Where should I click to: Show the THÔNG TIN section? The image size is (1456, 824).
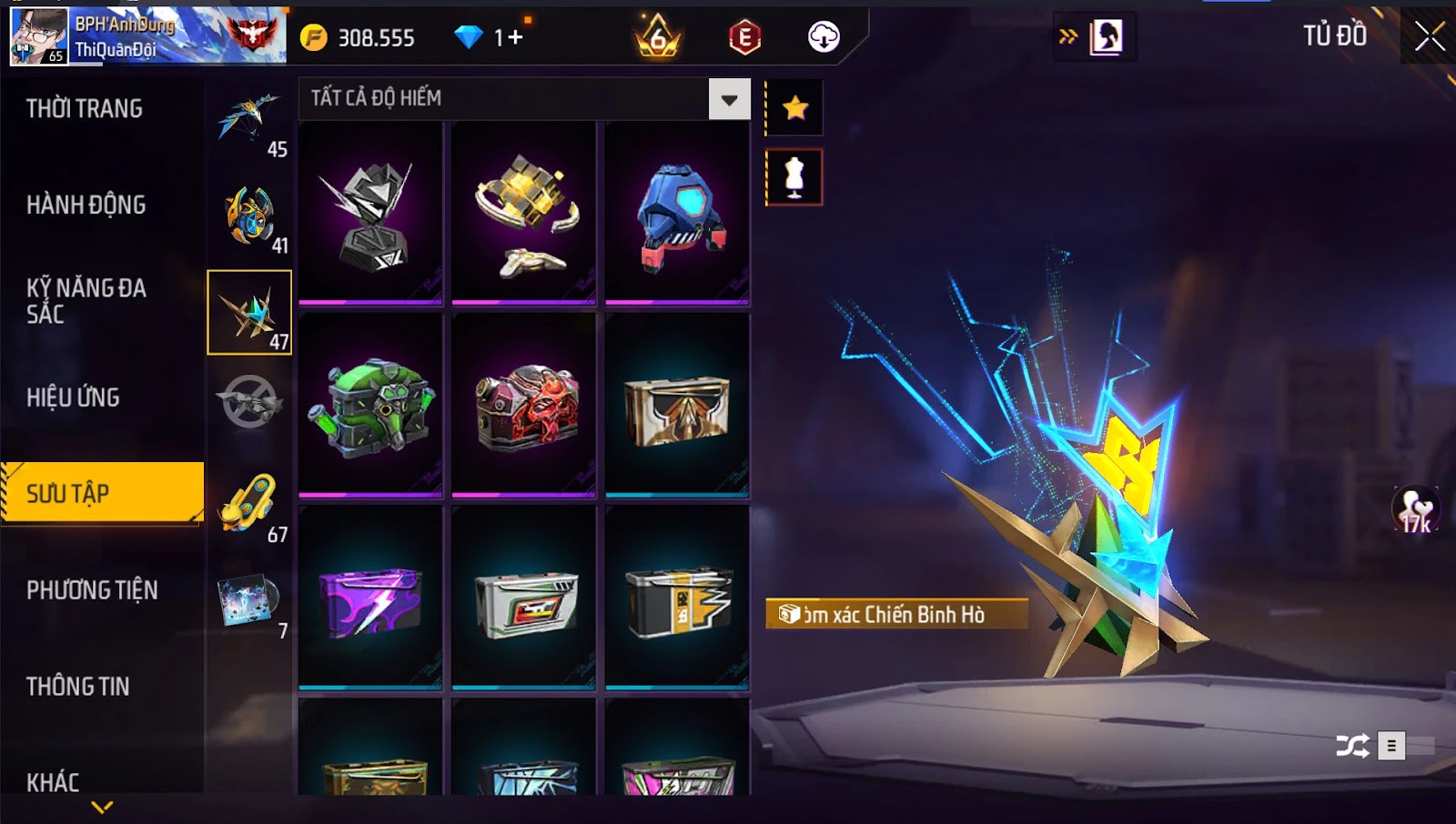point(78,687)
